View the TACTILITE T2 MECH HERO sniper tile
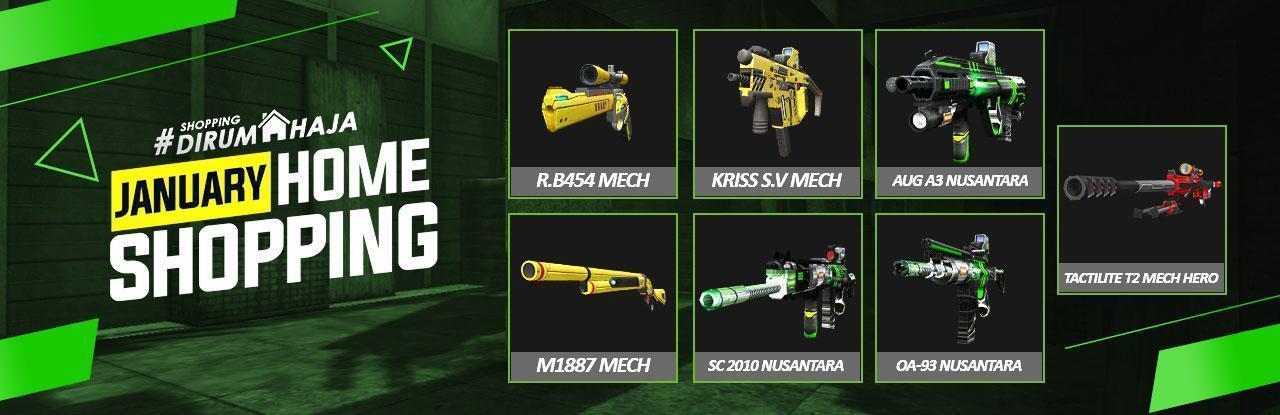 1141,209
